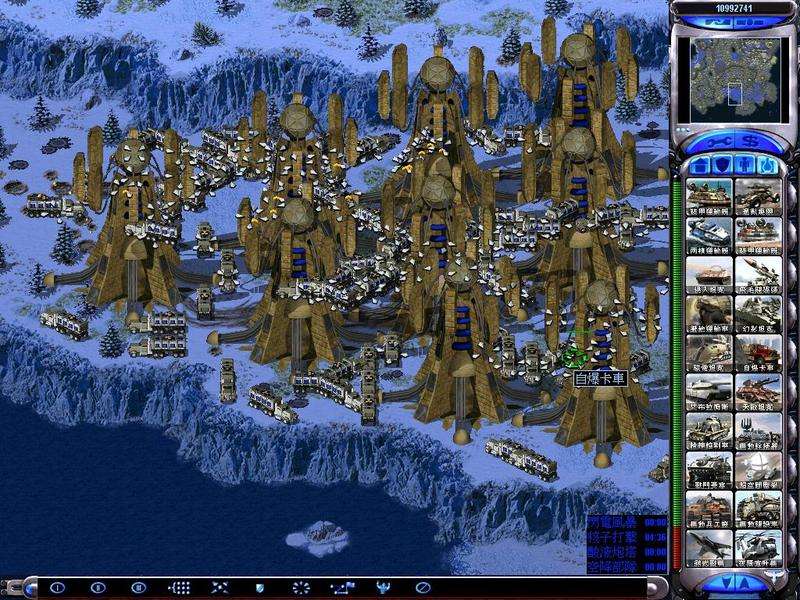Switch to the vehicles build tab
Screen dimensions: 800x600
pos(767,163)
